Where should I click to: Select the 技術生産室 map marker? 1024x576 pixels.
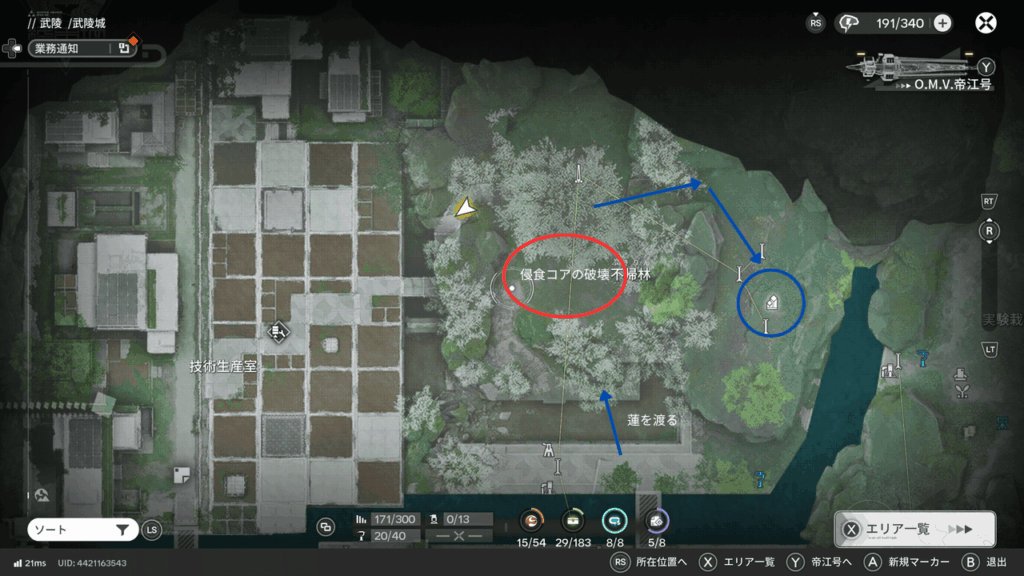[x=278, y=331]
